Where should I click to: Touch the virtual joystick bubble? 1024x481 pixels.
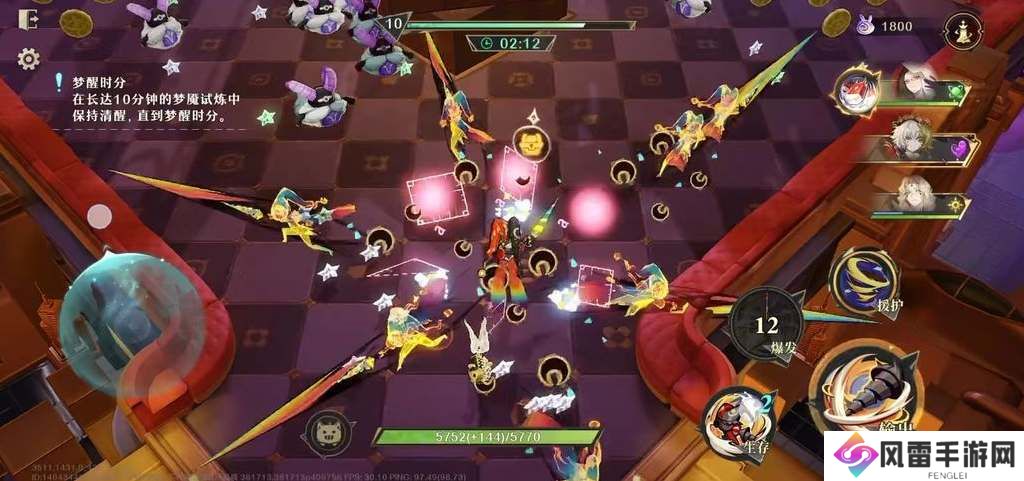click(x=118, y=311)
